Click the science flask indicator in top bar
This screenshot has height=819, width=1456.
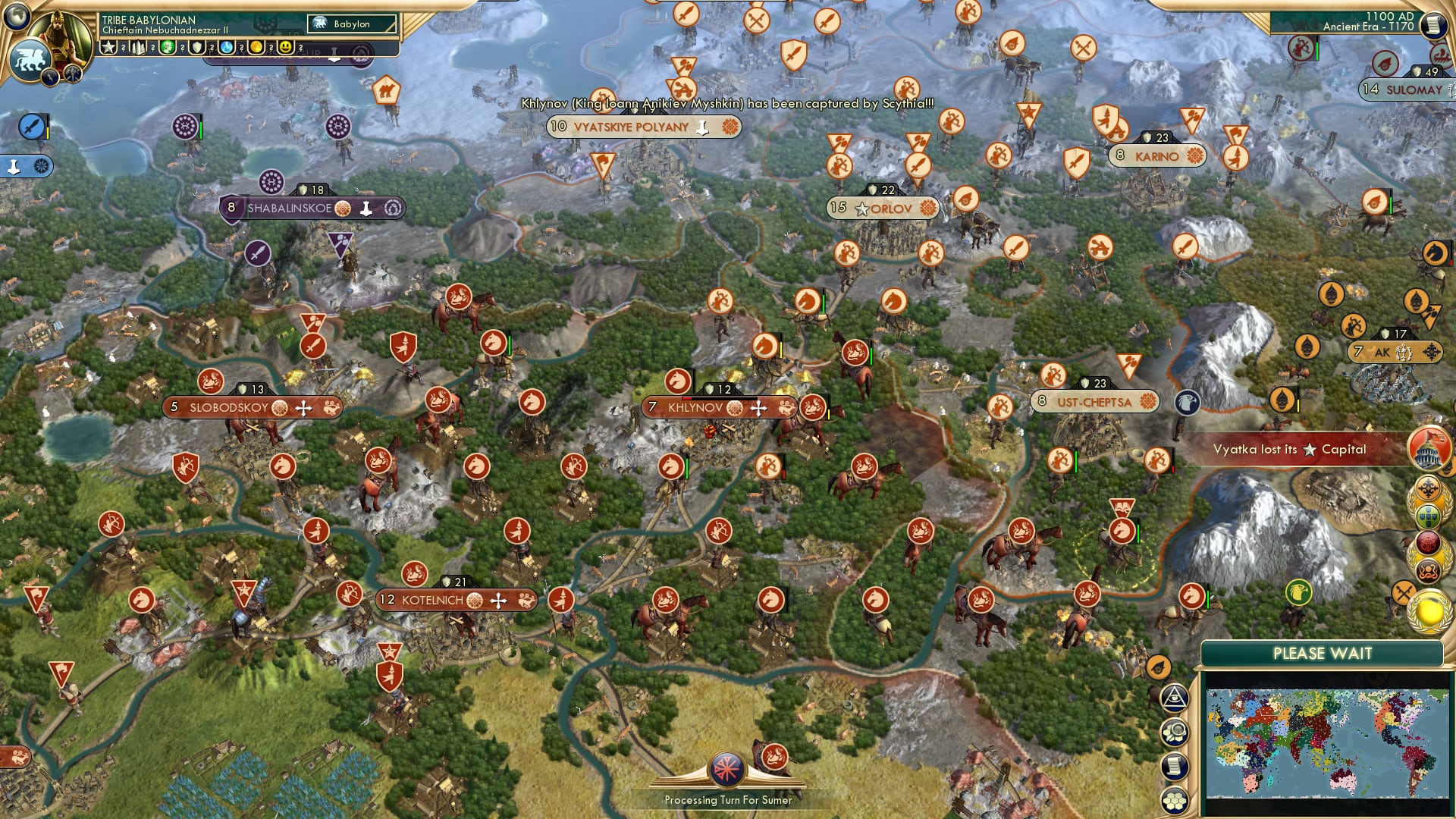(x=227, y=46)
